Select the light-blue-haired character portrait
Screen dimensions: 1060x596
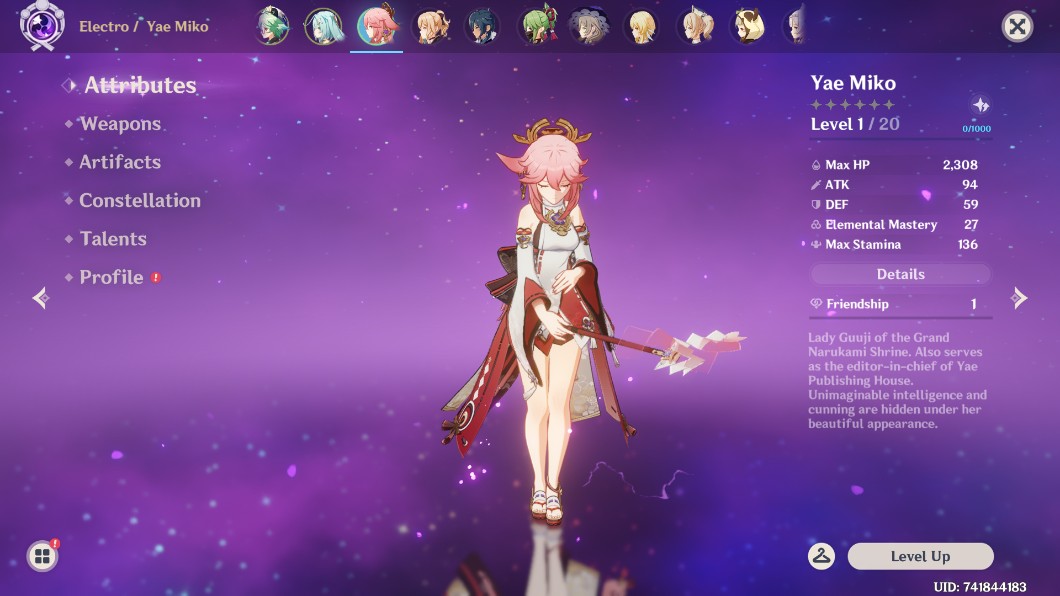point(324,26)
